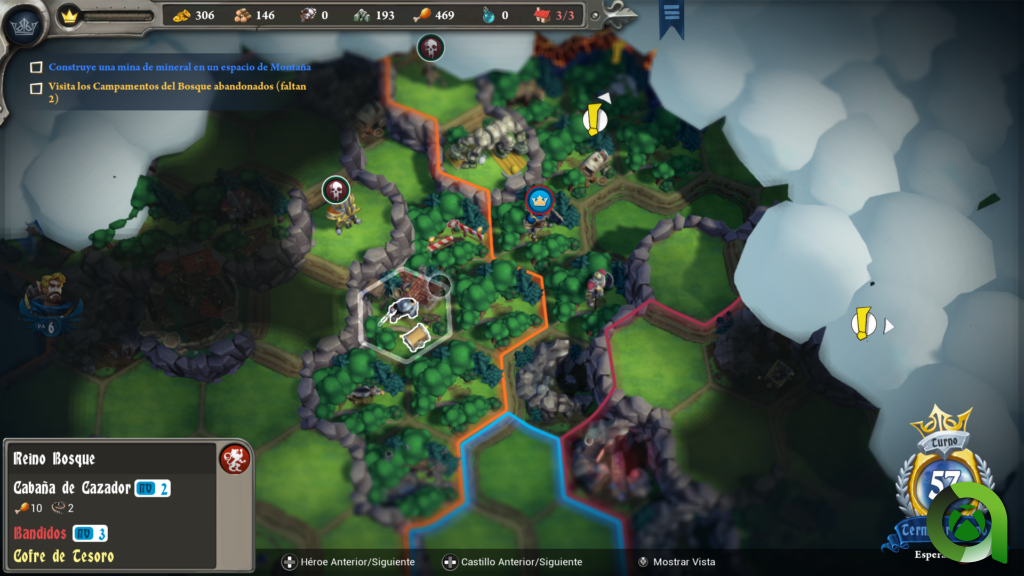Click the red lion faction badge
This screenshot has height=576, width=1024.
coord(233,459)
